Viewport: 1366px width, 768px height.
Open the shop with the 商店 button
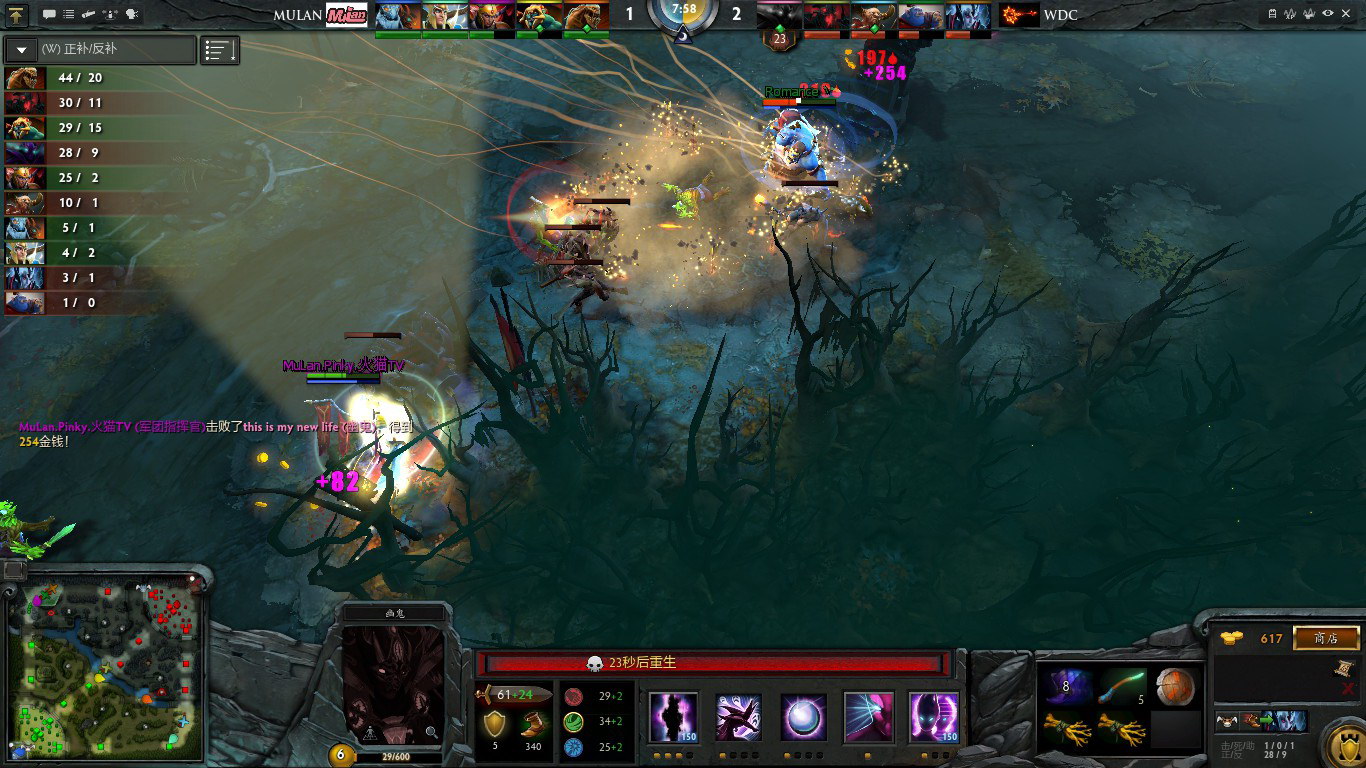[x=1326, y=638]
